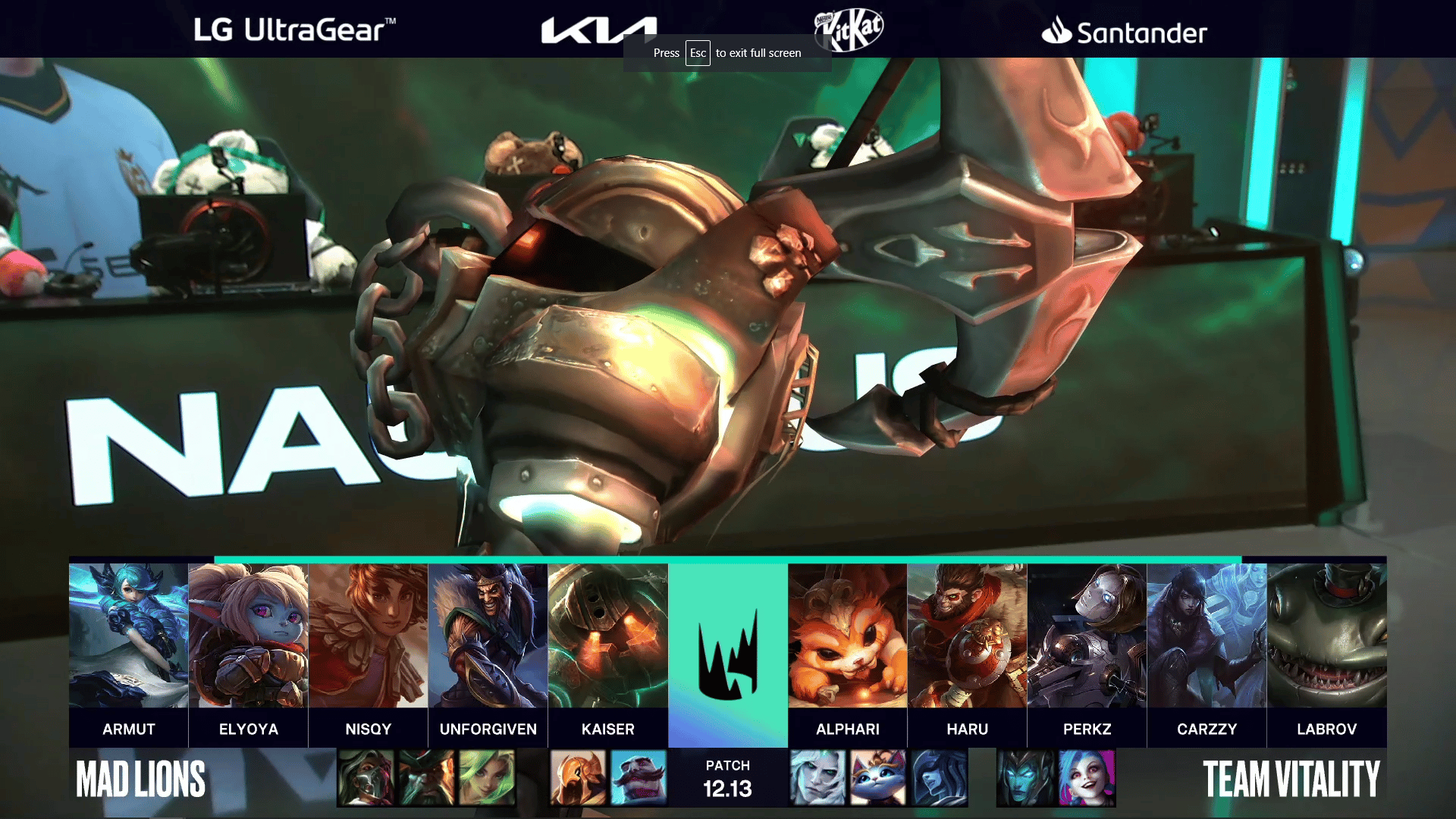1456x819 pixels.
Task: Select Alphari's Gnar portrait
Action: (847, 635)
